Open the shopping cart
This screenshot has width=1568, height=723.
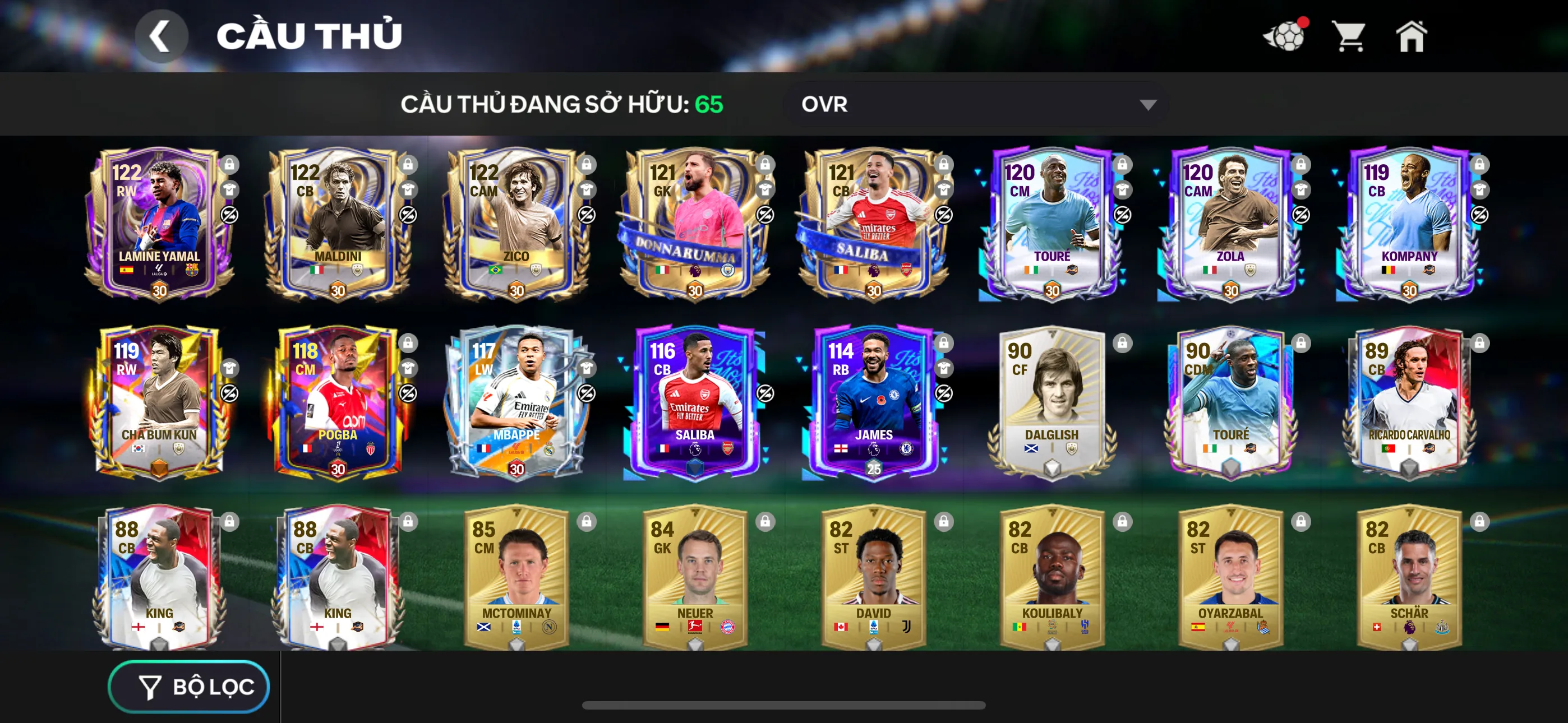1350,36
